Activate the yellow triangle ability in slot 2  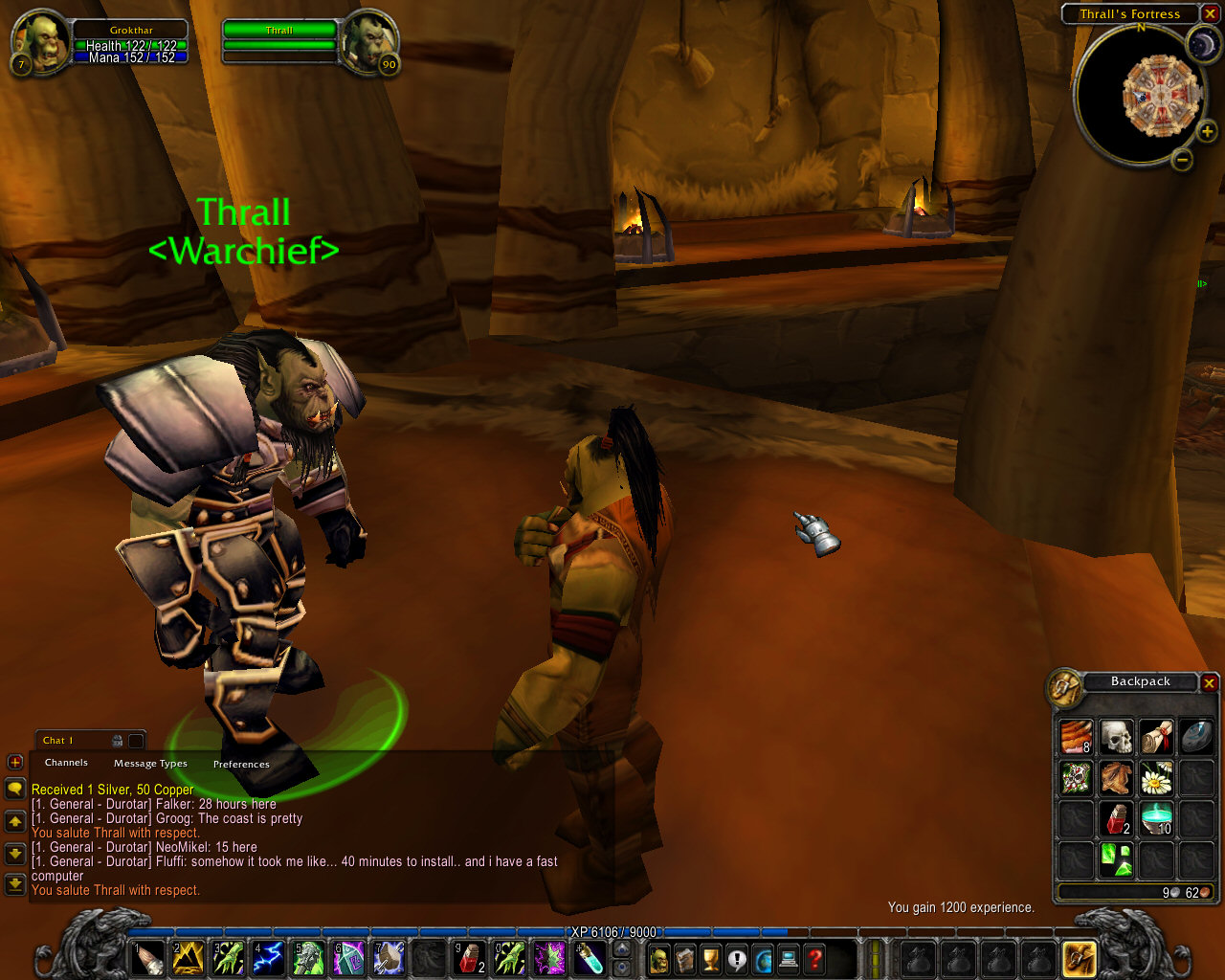click(188, 958)
